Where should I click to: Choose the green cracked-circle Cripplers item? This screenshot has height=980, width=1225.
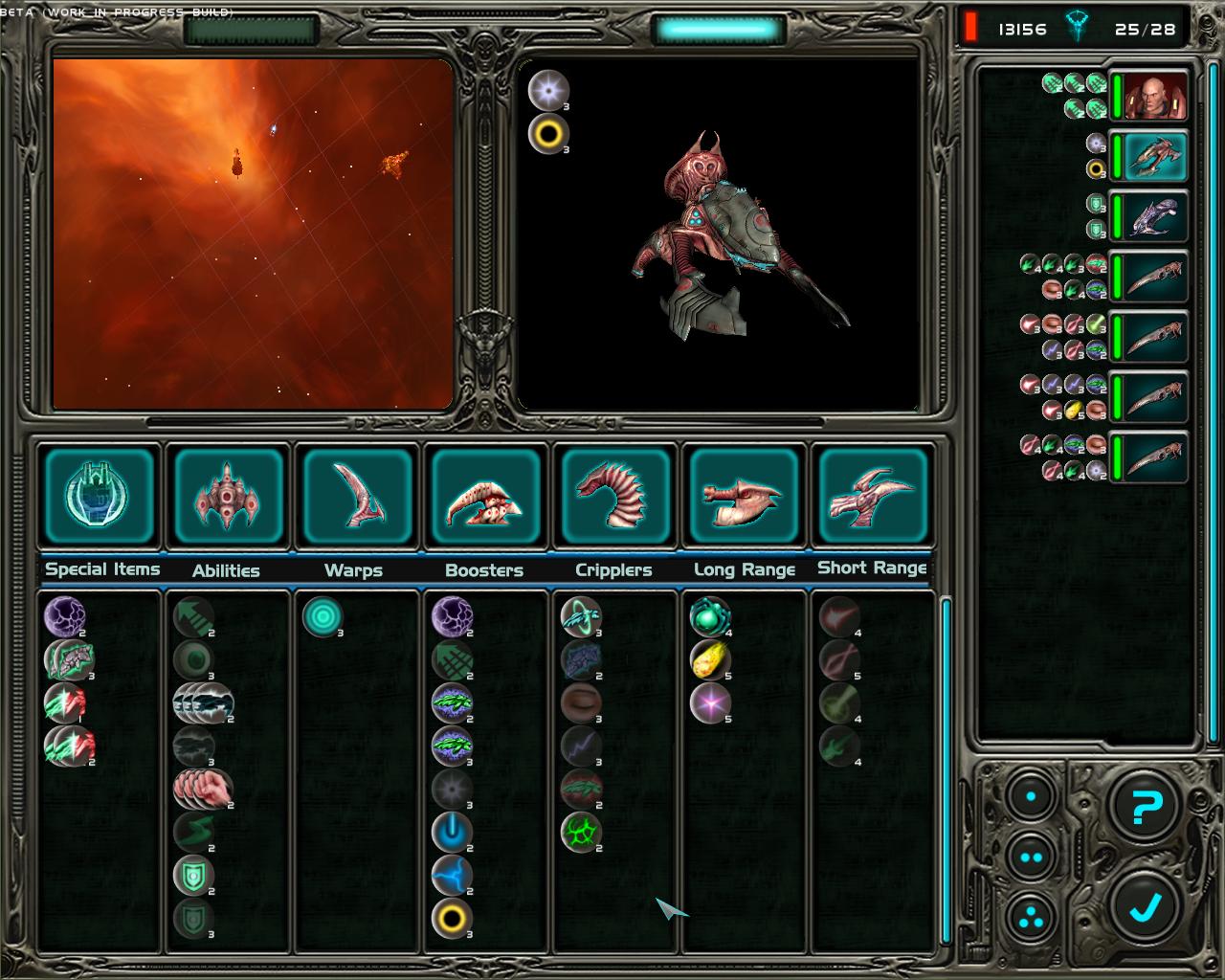point(580,832)
